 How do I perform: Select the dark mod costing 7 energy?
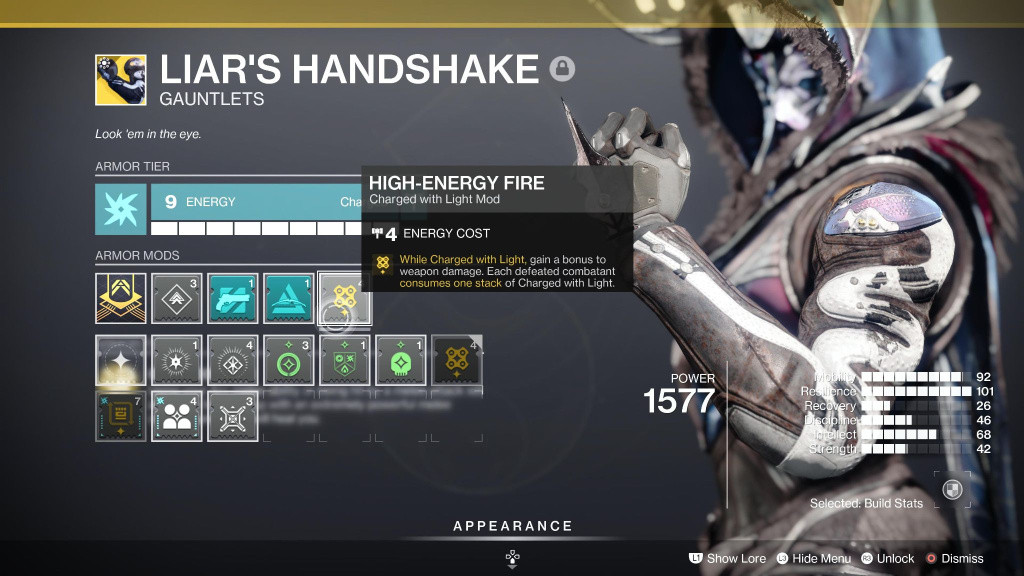121,416
